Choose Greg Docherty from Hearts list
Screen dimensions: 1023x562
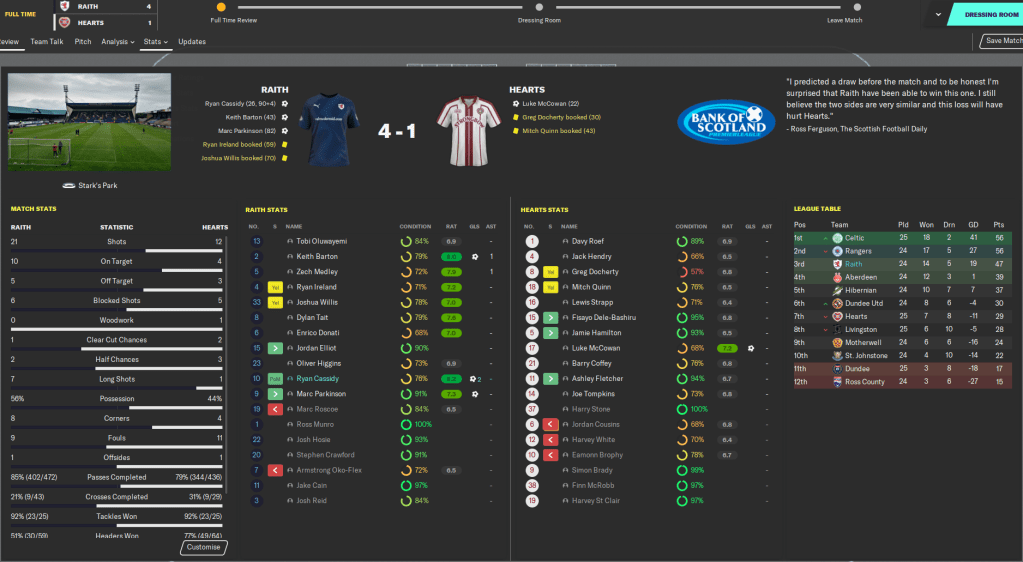pos(594,271)
